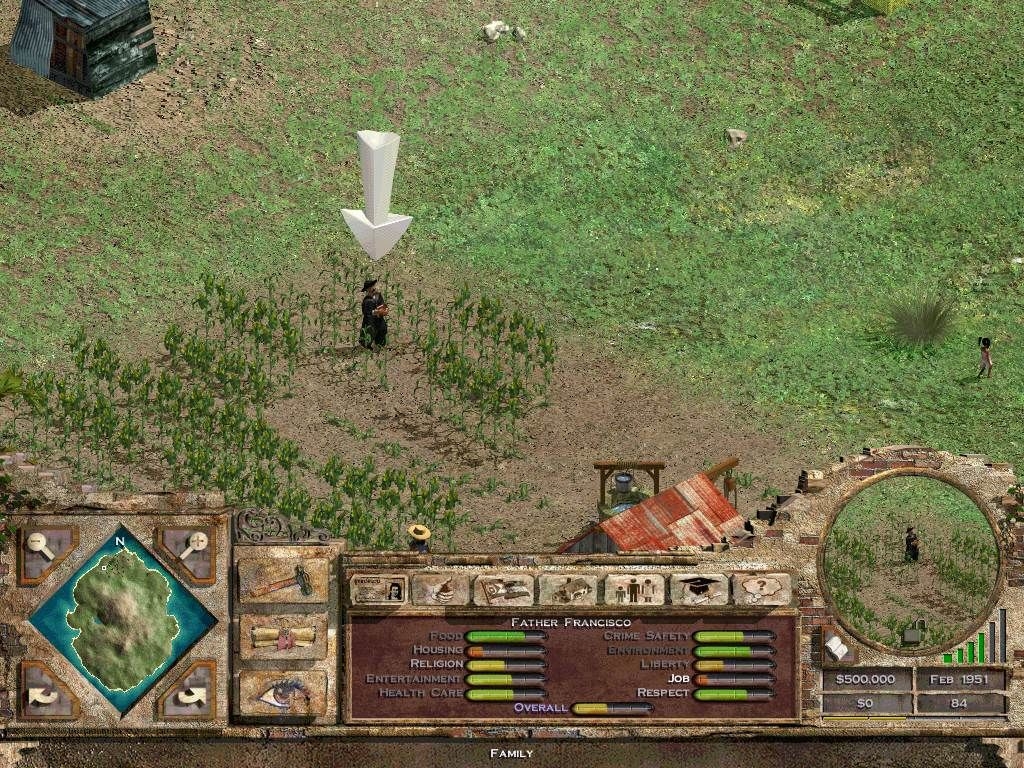Open the graduation cap tab
The width and height of the screenshot is (1024, 768).
(x=699, y=589)
